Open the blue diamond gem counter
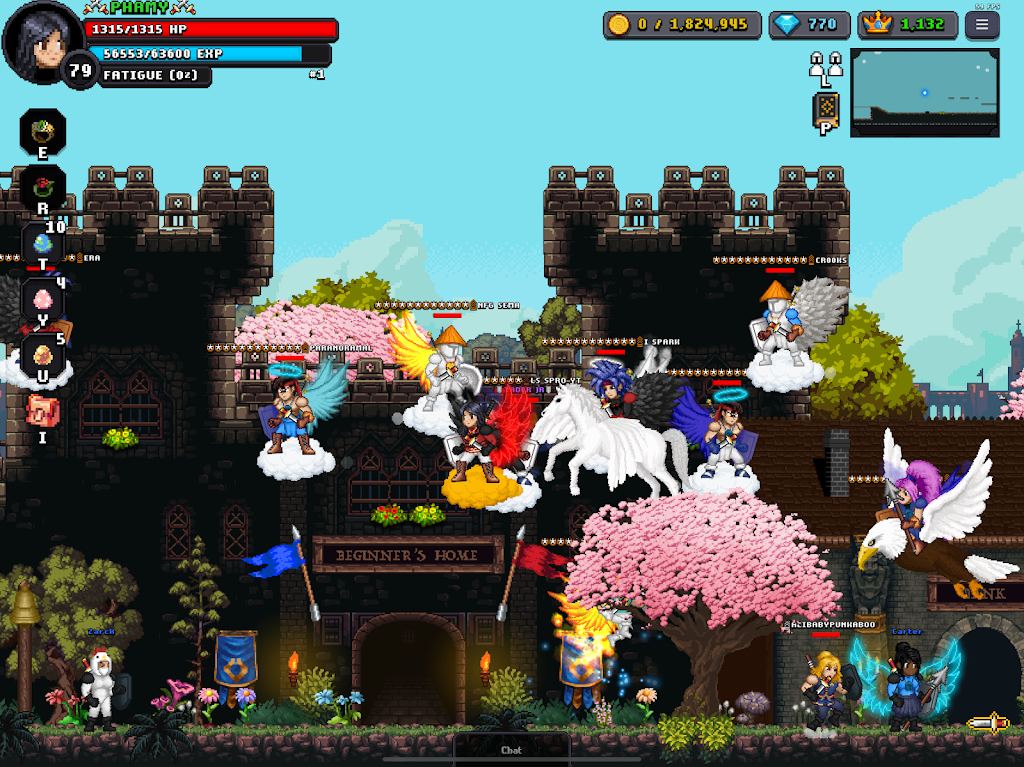1024x767 pixels. click(809, 25)
